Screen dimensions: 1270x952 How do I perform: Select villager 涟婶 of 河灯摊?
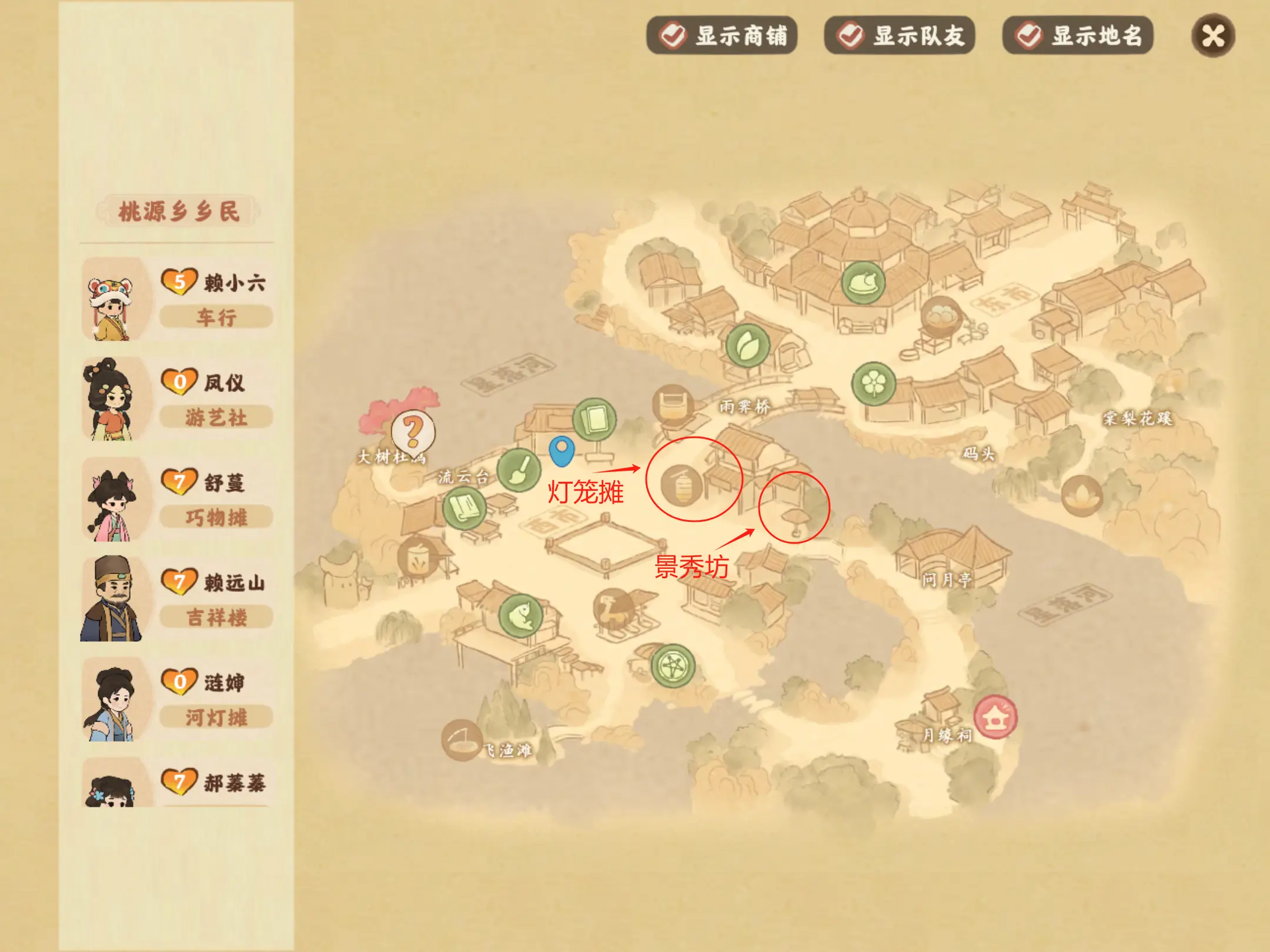point(178,699)
